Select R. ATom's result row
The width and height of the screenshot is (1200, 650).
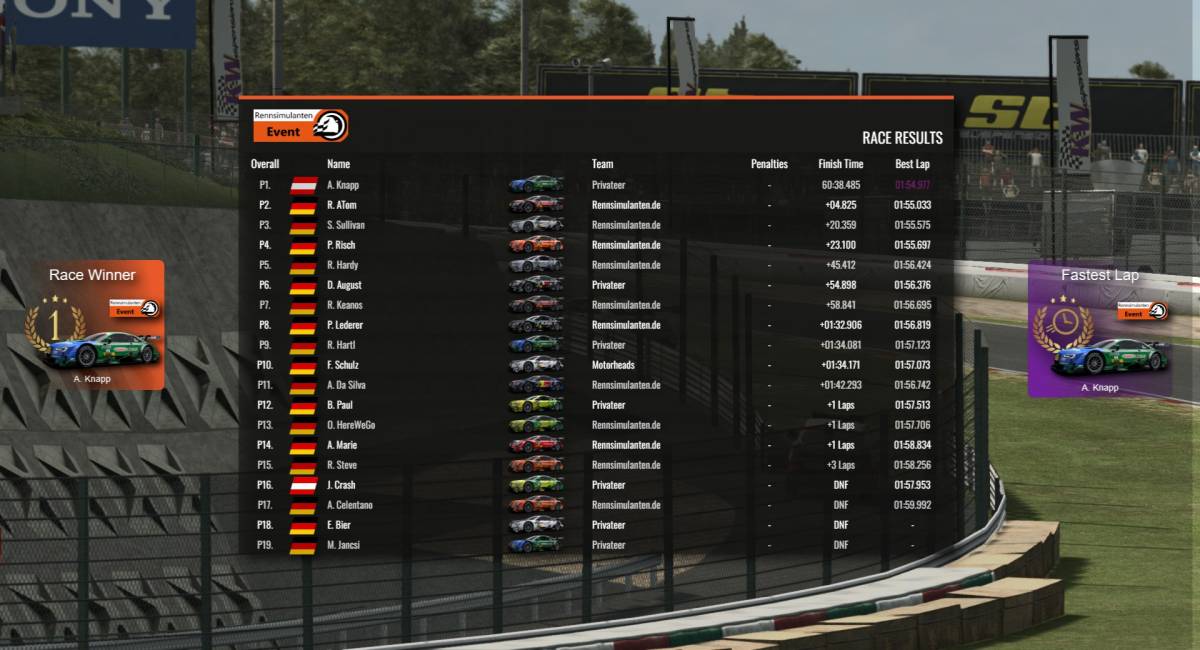click(x=341, y=205)
